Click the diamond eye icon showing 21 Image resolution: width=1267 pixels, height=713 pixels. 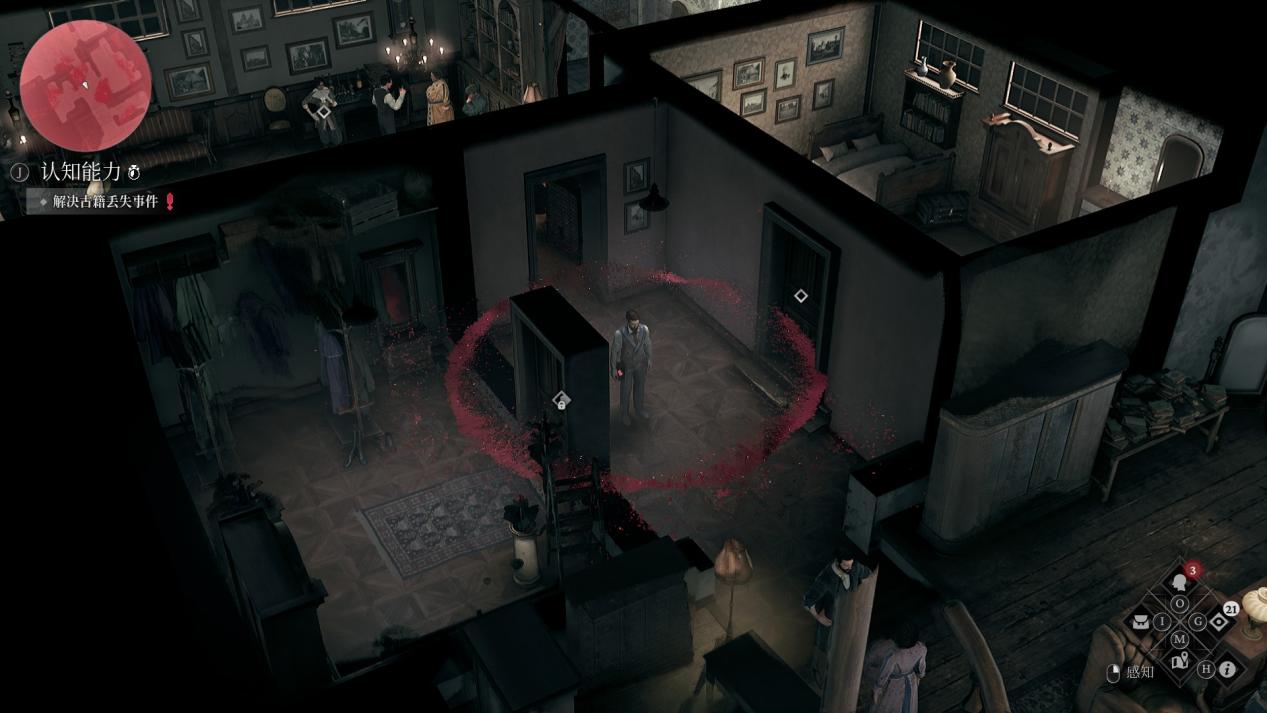pyautogui.click(x=1219, y=622)
